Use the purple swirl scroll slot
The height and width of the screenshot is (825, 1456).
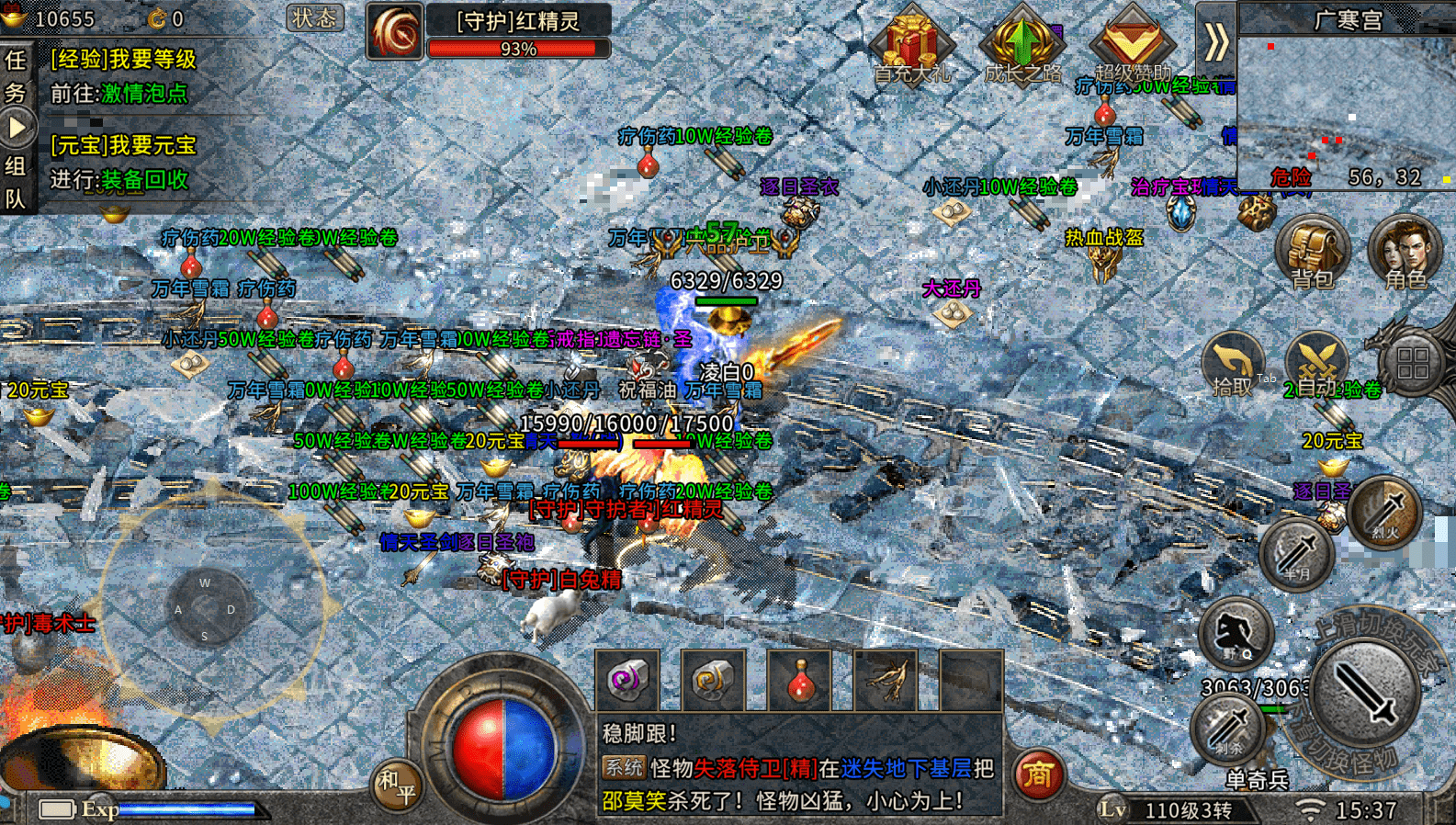point(627,681)
